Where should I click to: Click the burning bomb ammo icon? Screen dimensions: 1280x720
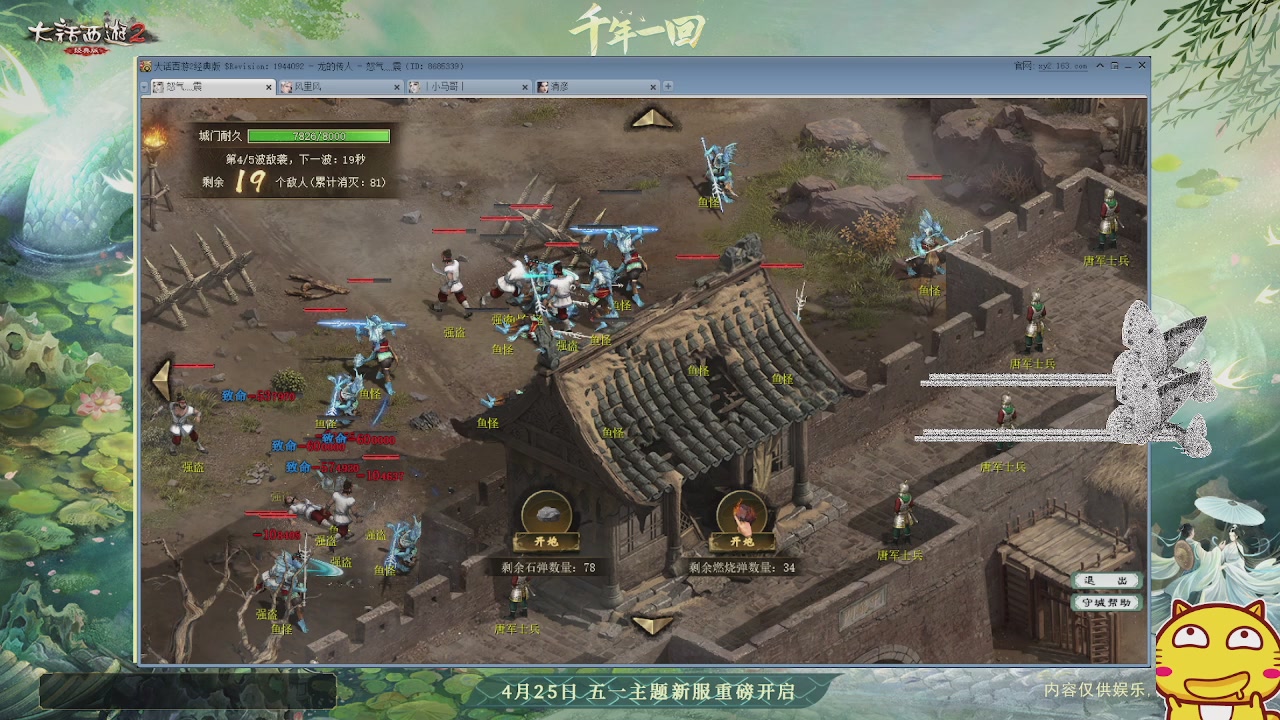click(x=742, y=510)
